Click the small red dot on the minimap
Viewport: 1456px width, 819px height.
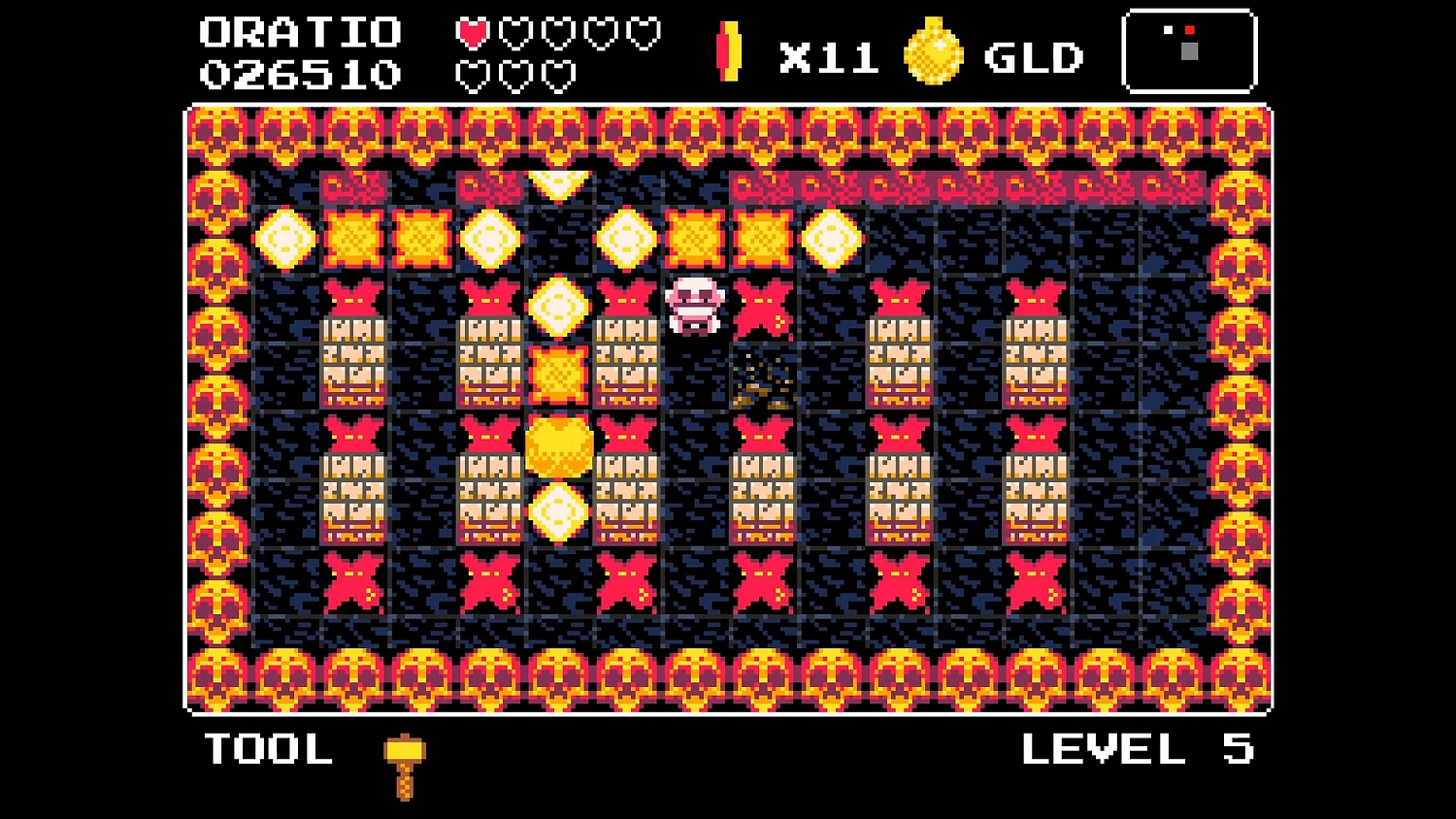[x=1190, y=29]
